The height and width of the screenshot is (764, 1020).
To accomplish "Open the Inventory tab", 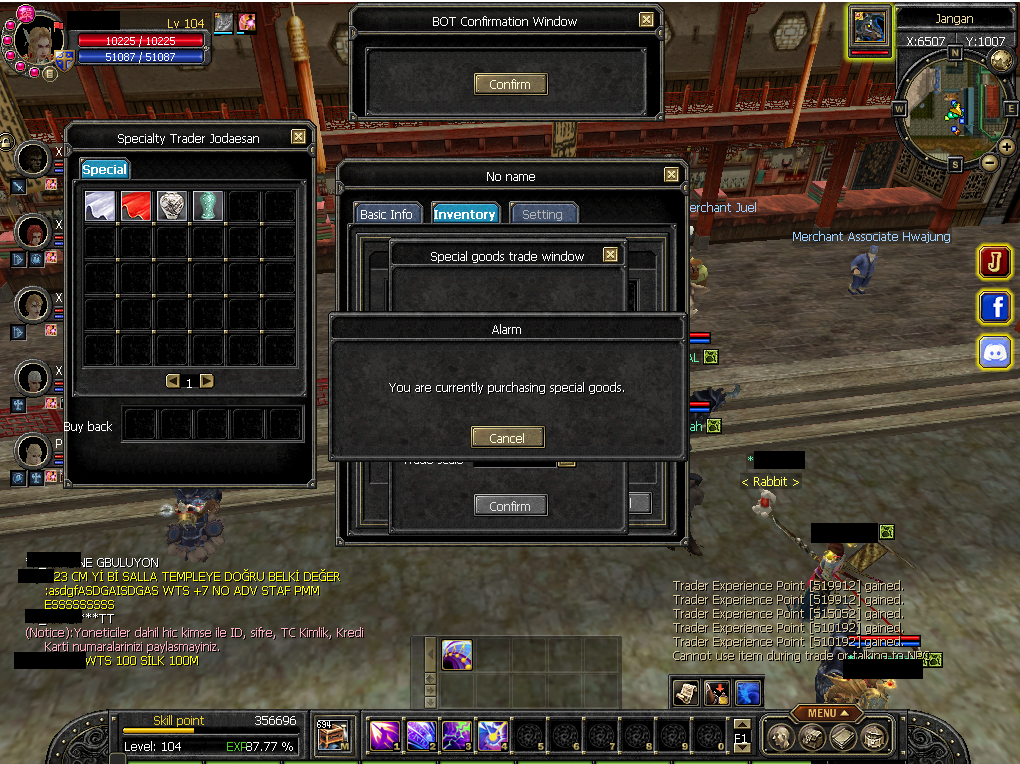I will (x=464, y=214).
